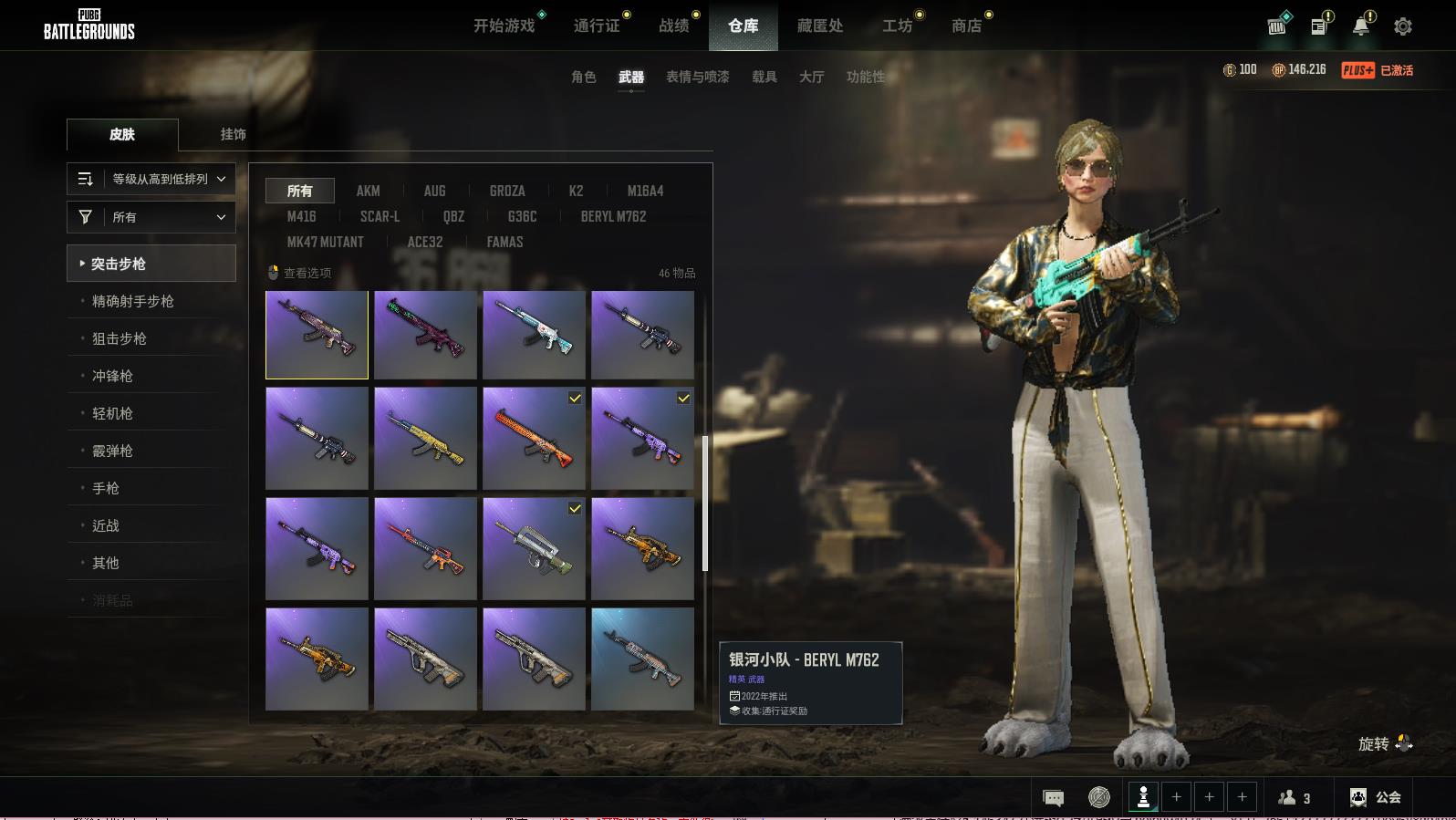
Task: Pick the 手枪 pistol category
Action: (106, 488)
